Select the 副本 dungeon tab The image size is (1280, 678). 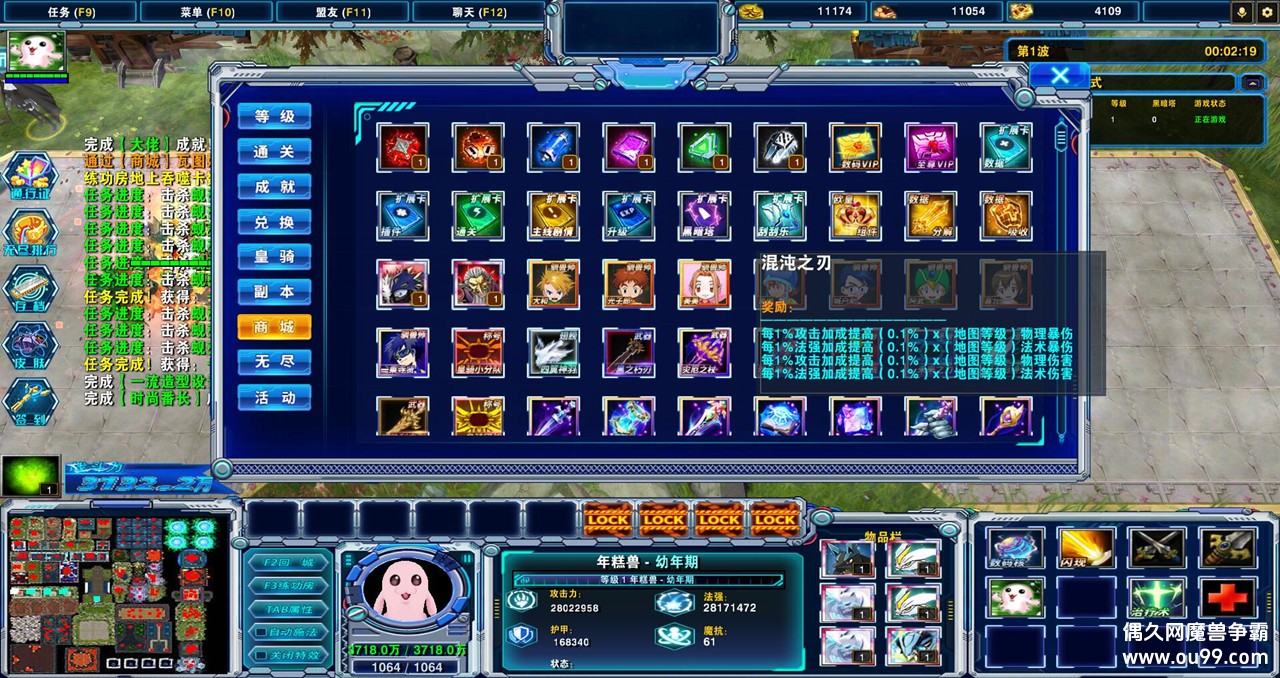[274, 292]
